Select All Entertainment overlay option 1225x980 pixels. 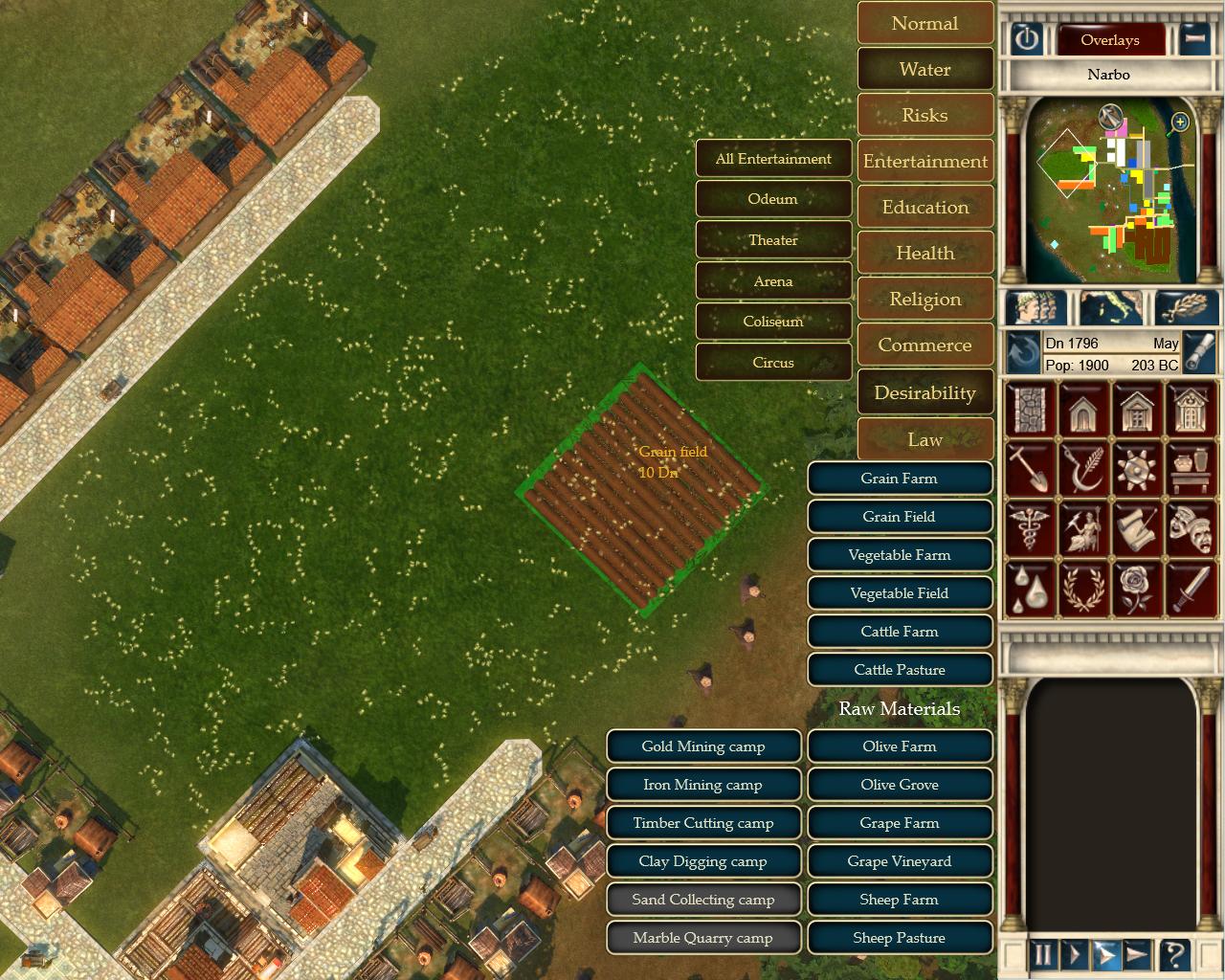tap(773, 159)
